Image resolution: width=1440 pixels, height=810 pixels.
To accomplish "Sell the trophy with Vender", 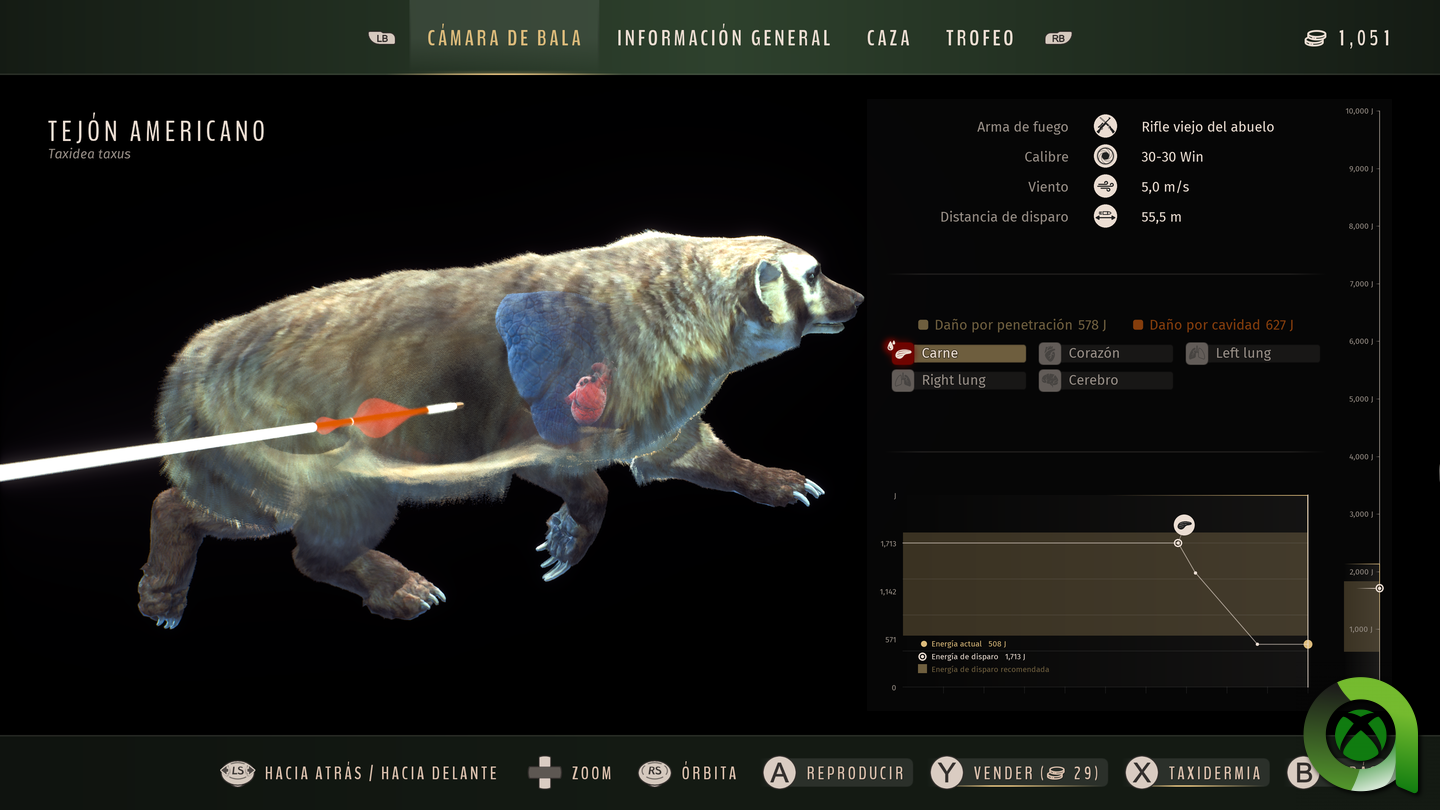I will coord(1018,773).
